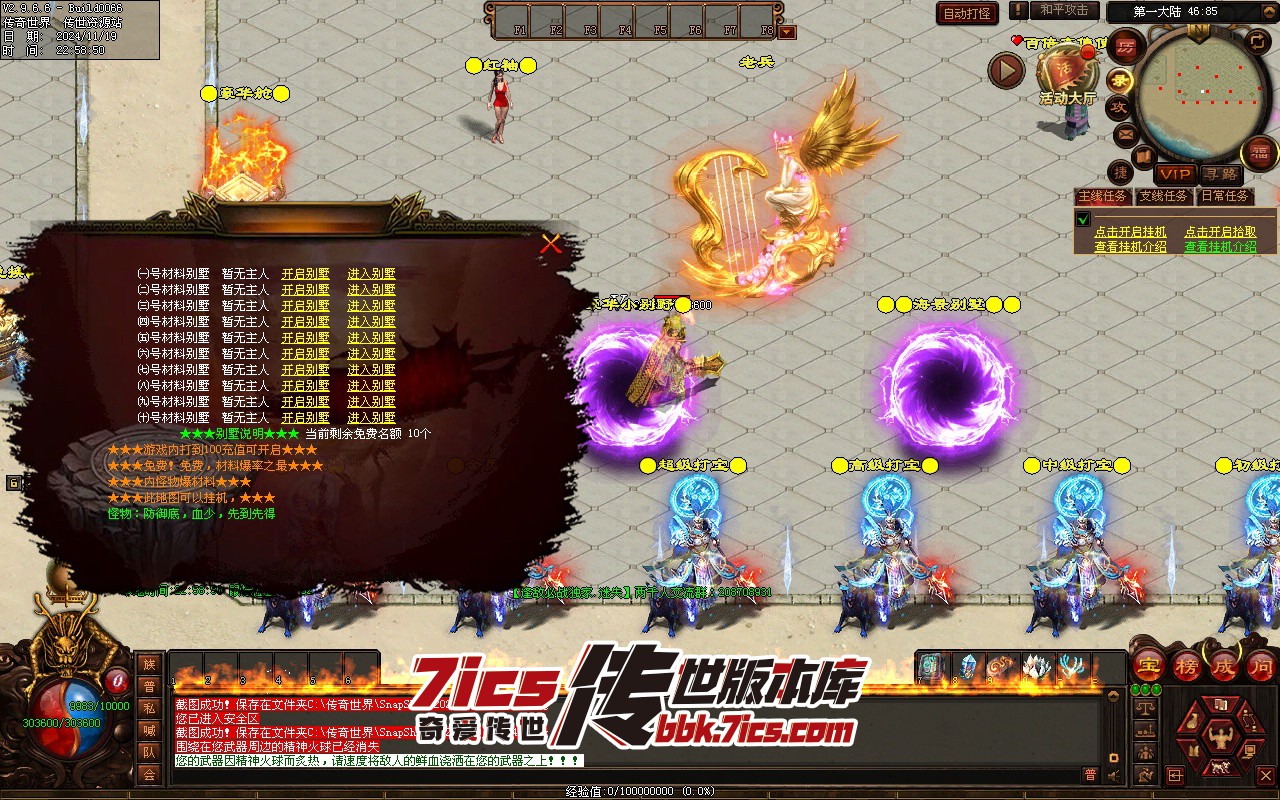
Task: Activate the 寻路 pathfinding button
Action: click(1219, 174)
